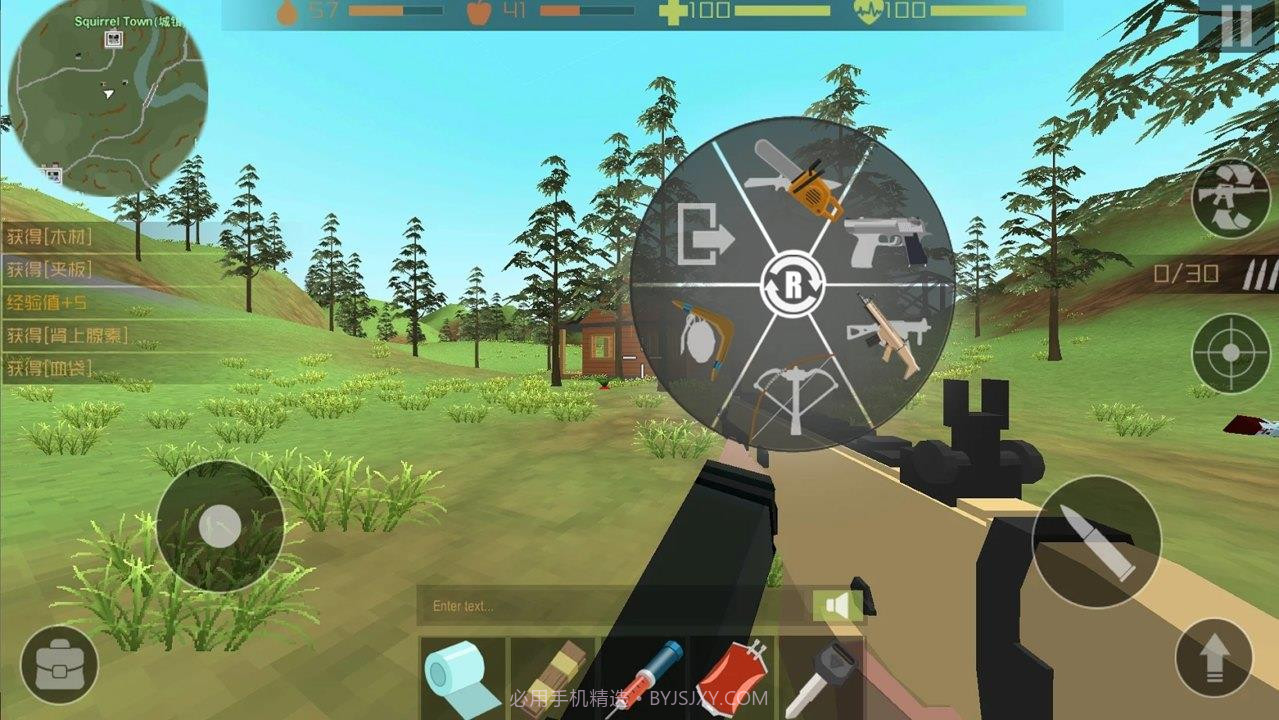This screenshot has height=720, width=1279.
Task: Use the syringe in the hotbar
Action: (x=645, y=678)
